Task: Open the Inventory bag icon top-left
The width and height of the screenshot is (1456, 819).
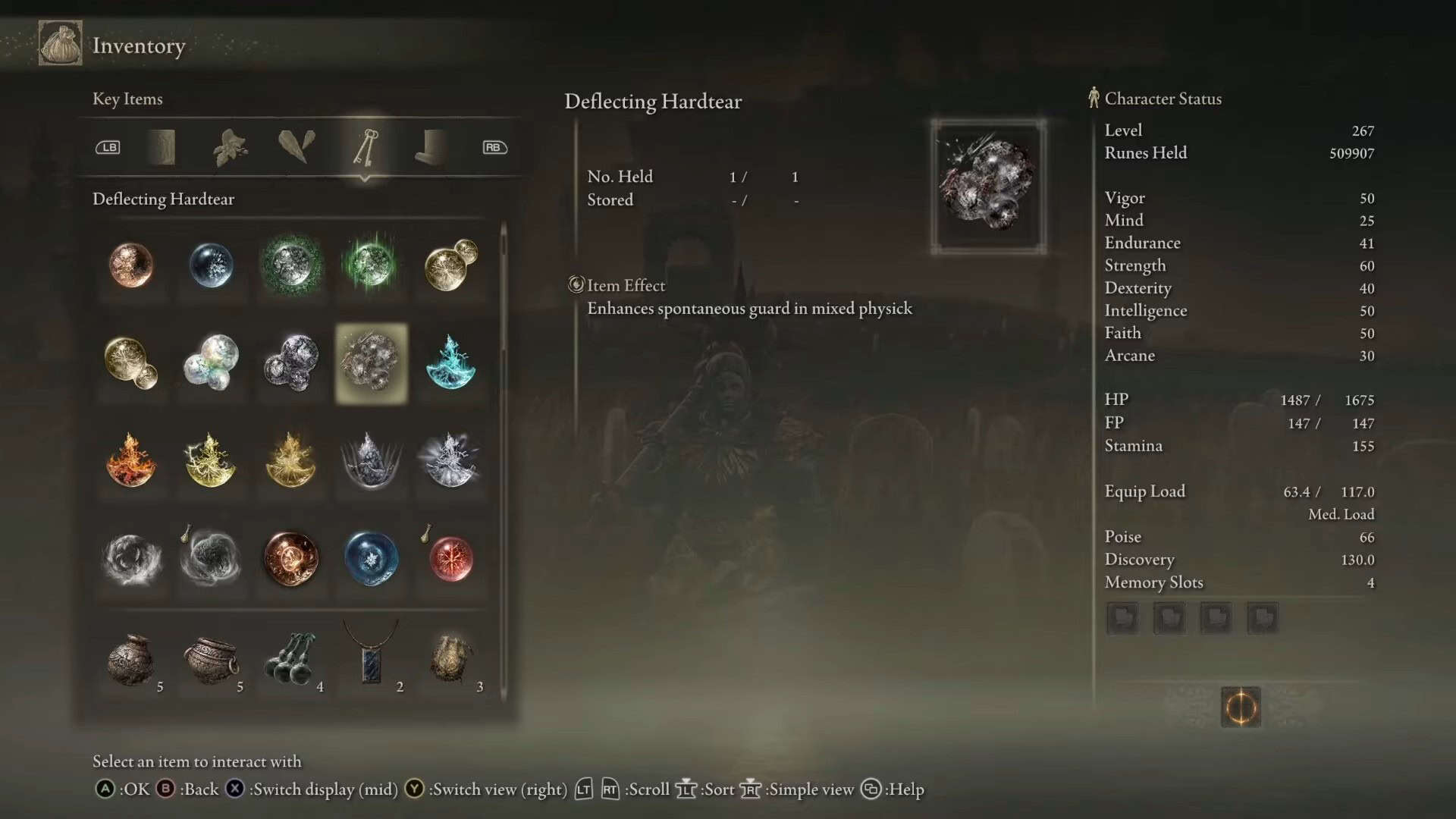Action: pyautogui.click(x=59, y=43)
